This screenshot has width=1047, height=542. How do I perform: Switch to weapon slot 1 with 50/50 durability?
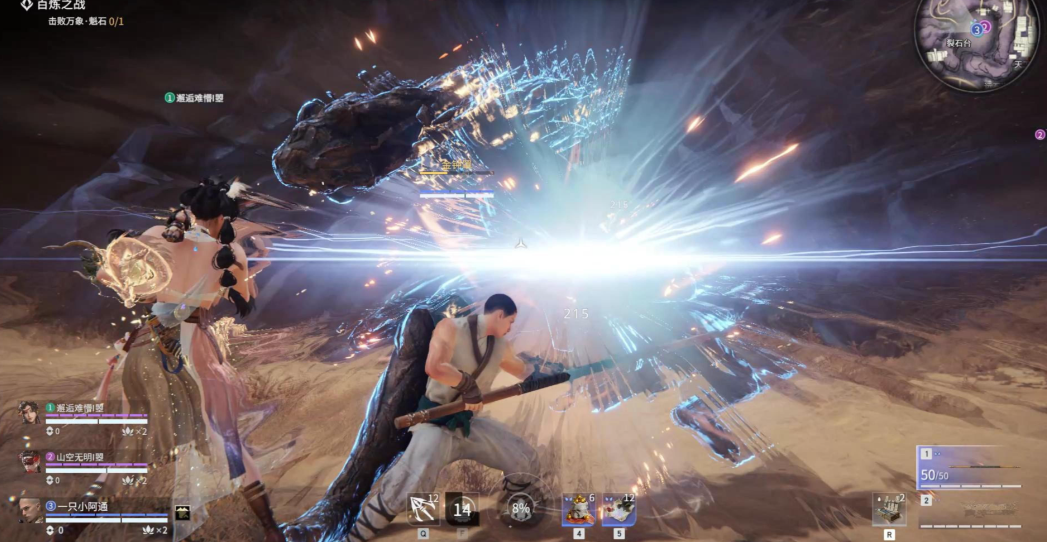click(x=968, y=468)
